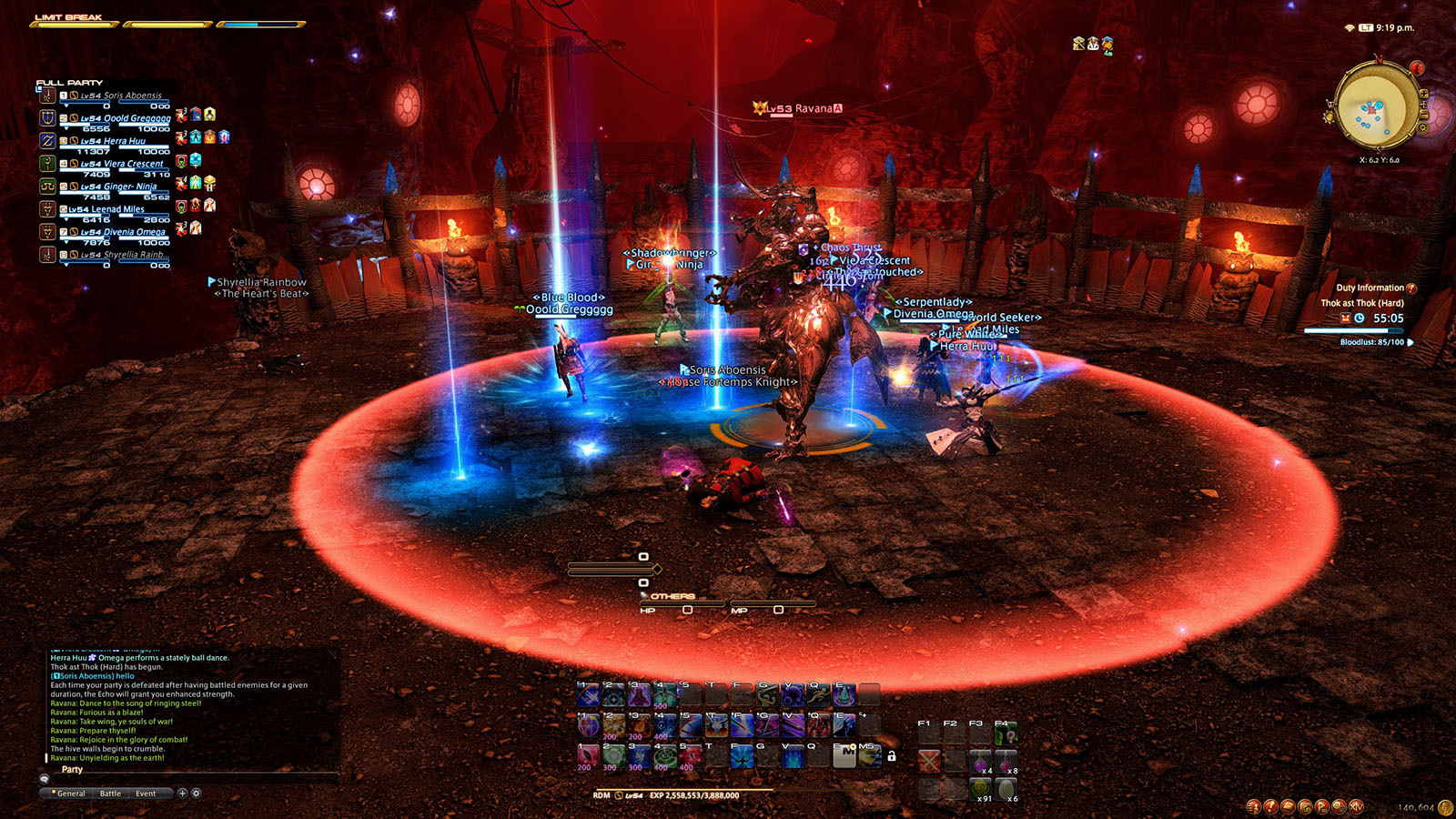Add a new chat tab with plus button
This screenshot has height=819, width=1456.
pos(182,794)
